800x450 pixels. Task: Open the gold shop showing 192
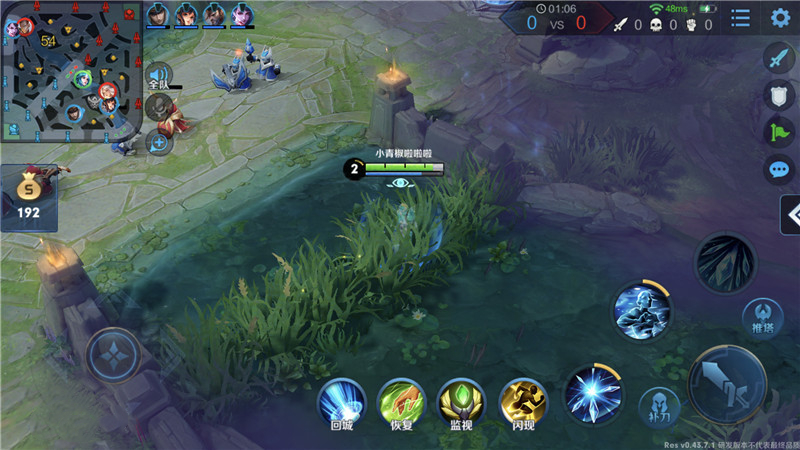tap(28, 197)
